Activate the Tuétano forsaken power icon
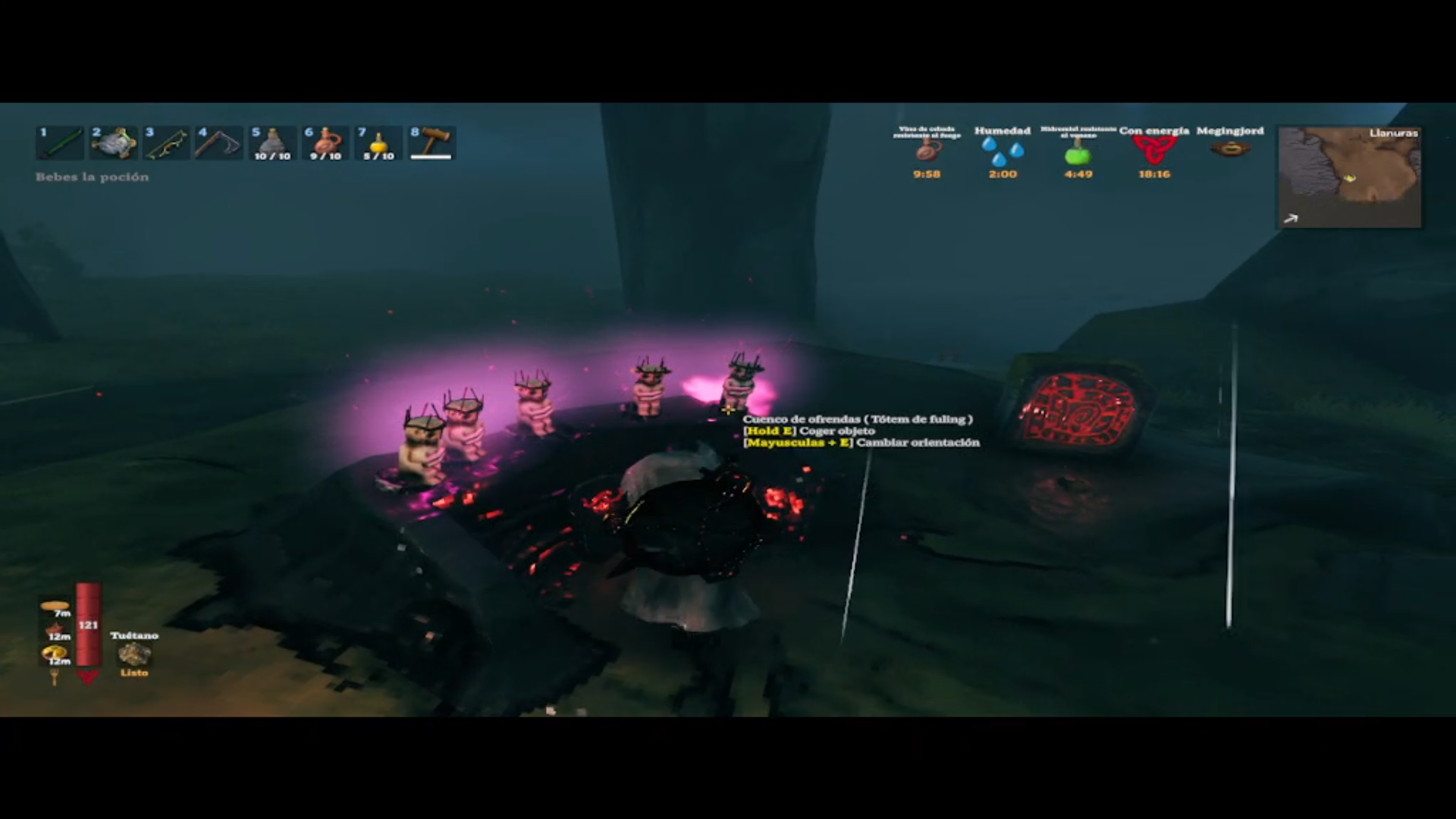 pyautogui.click(x=134, y=654)
